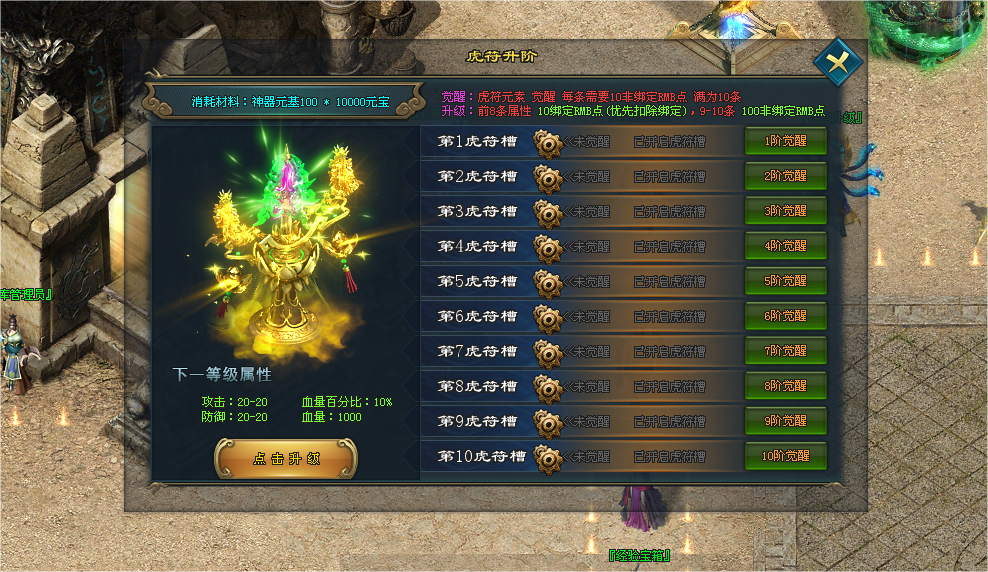Image resolution: width=988 pixels, height=572 pixels.
Task: Choose the 7阶觉醒 button
Action: (785, 351)
